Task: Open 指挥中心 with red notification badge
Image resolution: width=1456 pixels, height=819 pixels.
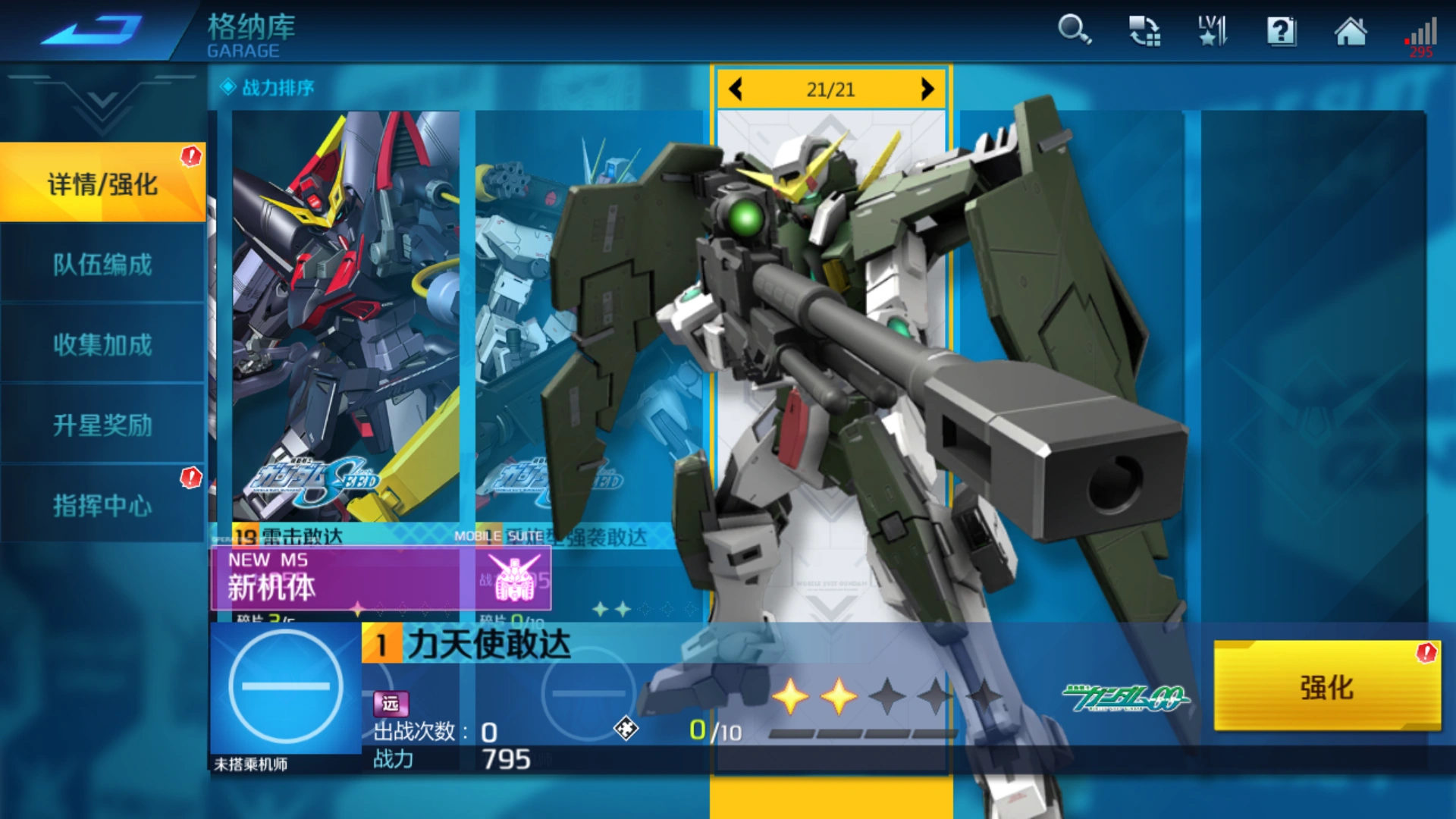Action: click(102, 505)
